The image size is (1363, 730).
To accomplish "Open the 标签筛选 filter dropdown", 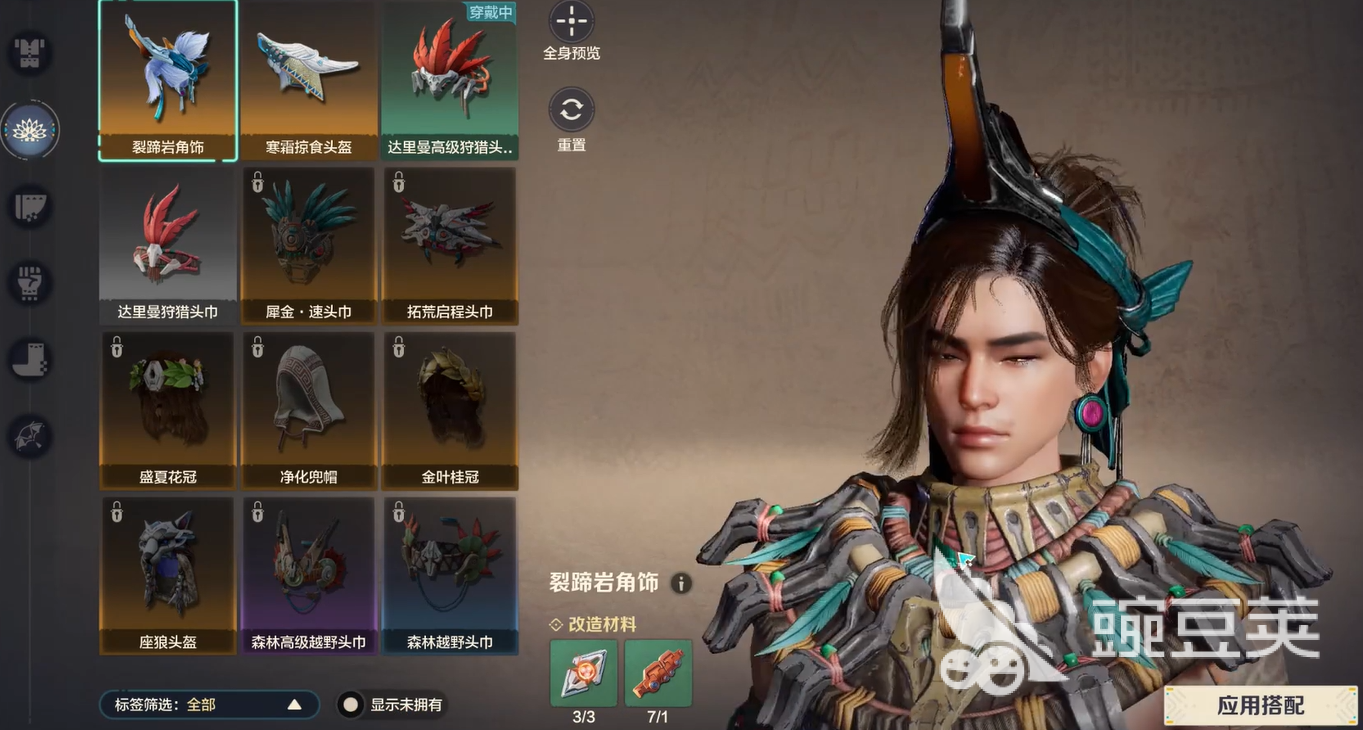I will pyautogui.click(x=209, y=705).
